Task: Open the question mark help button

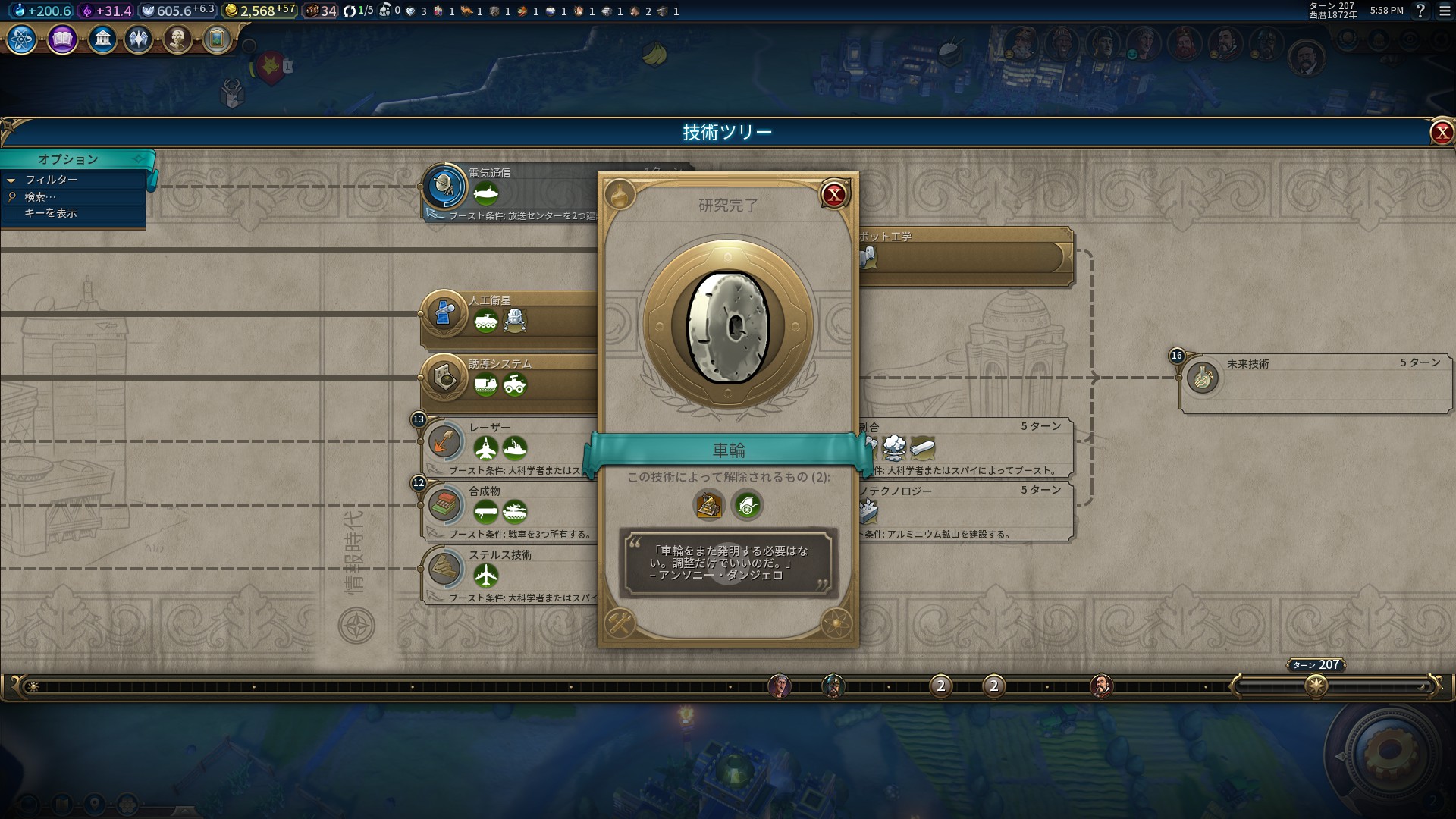Action: point(1421,11)
